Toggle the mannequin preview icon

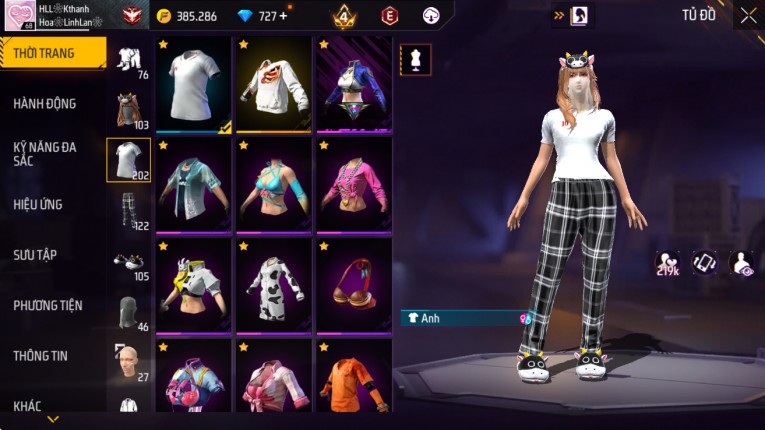tap(416, 60)
